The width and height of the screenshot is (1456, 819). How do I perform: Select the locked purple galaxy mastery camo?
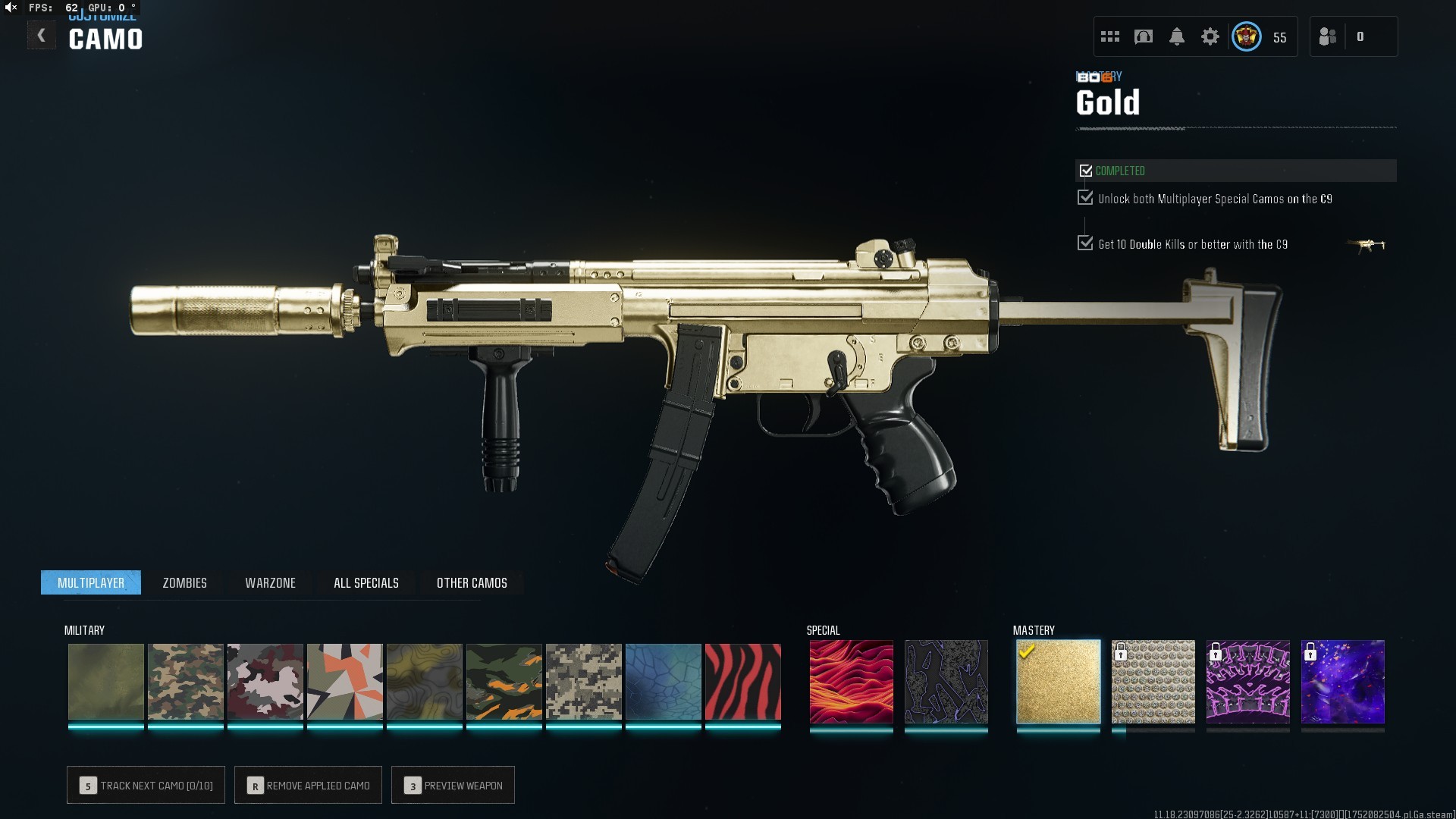[x=1342, y=682]
